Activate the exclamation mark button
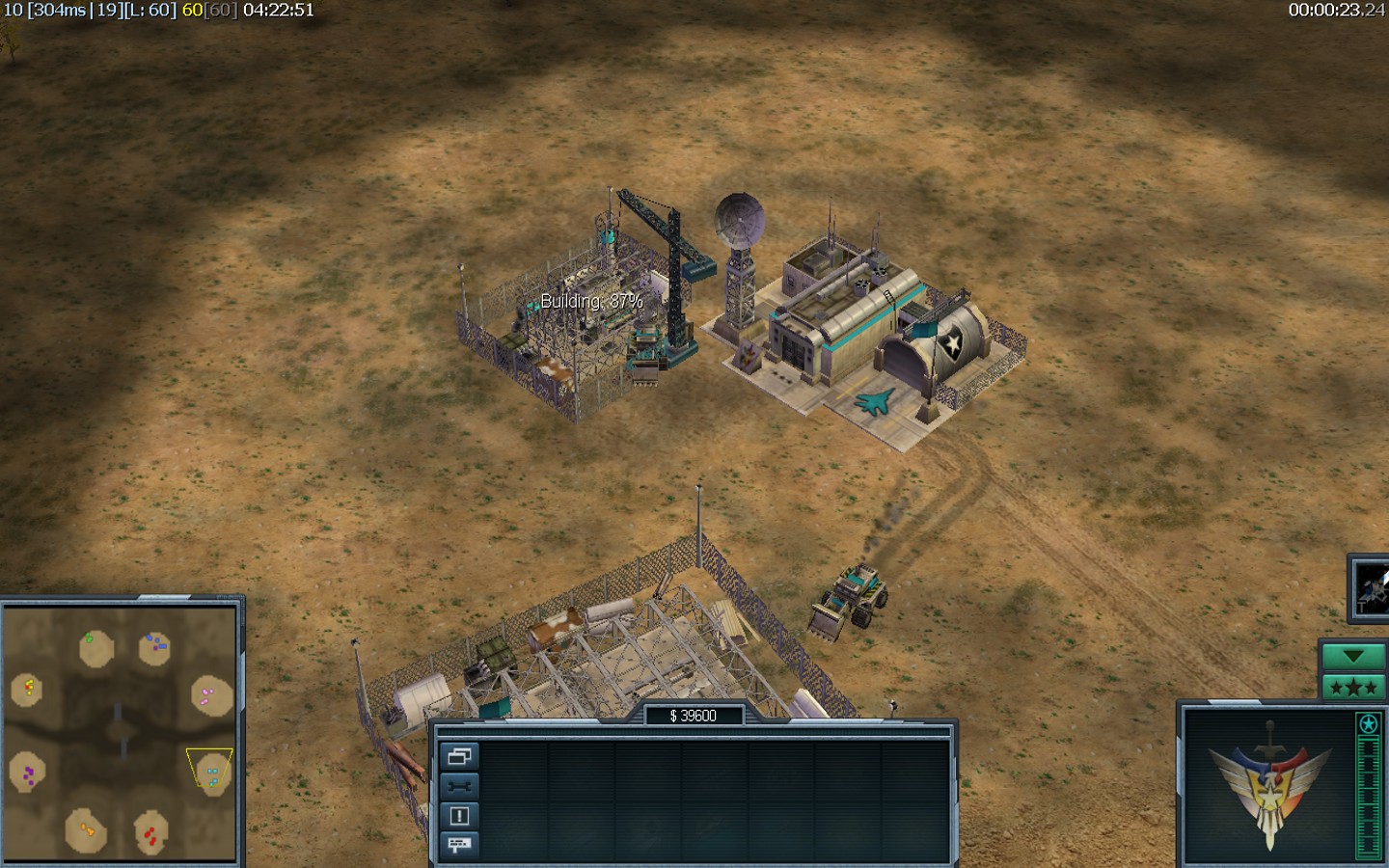1389x868 pixels. 459,816
